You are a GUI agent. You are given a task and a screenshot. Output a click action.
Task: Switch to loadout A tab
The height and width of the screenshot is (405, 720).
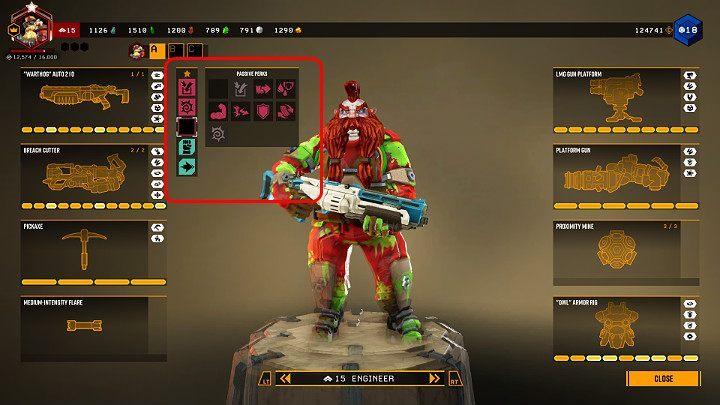pos(156,50)
